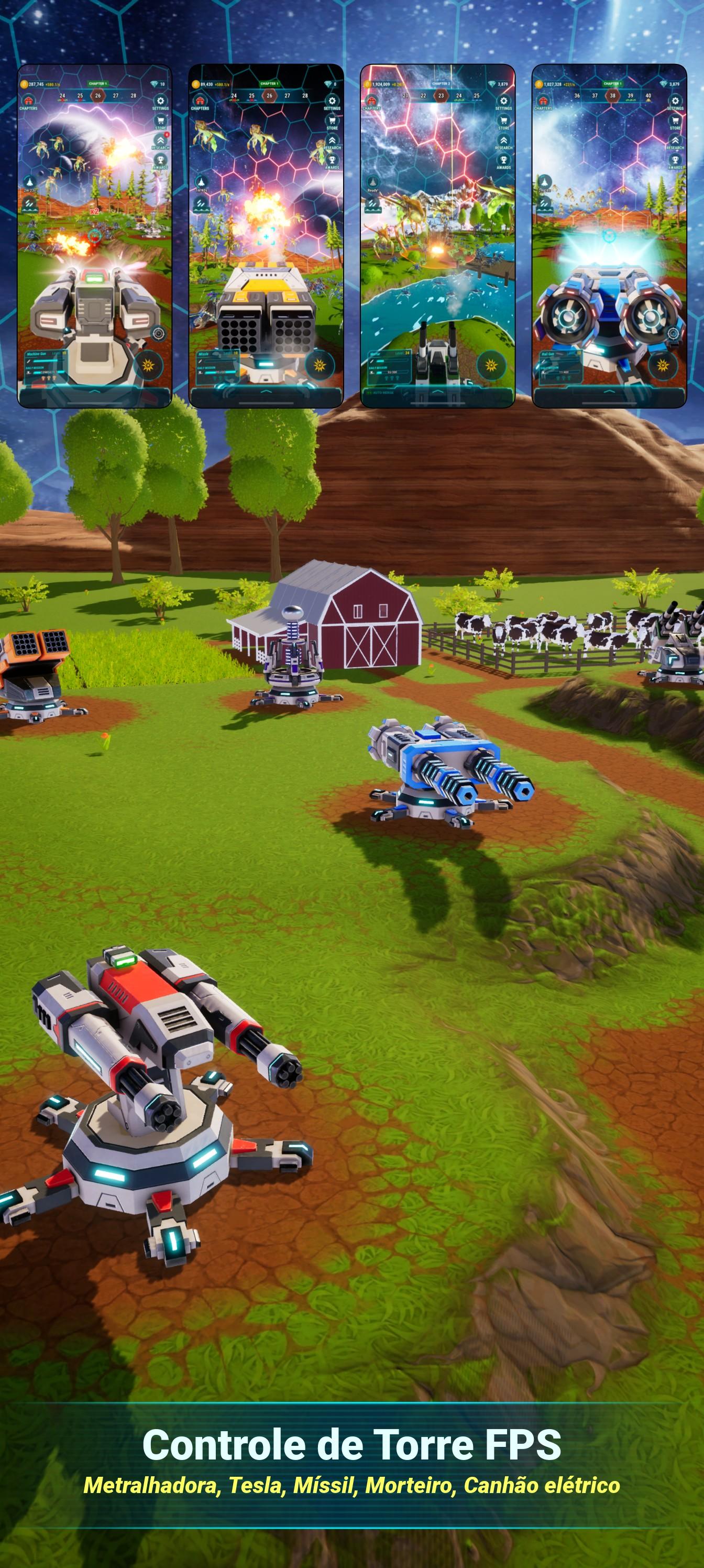Launch an airstrike with the jet icon
The height and width of the screenshot is (1568, 704).
29,181
